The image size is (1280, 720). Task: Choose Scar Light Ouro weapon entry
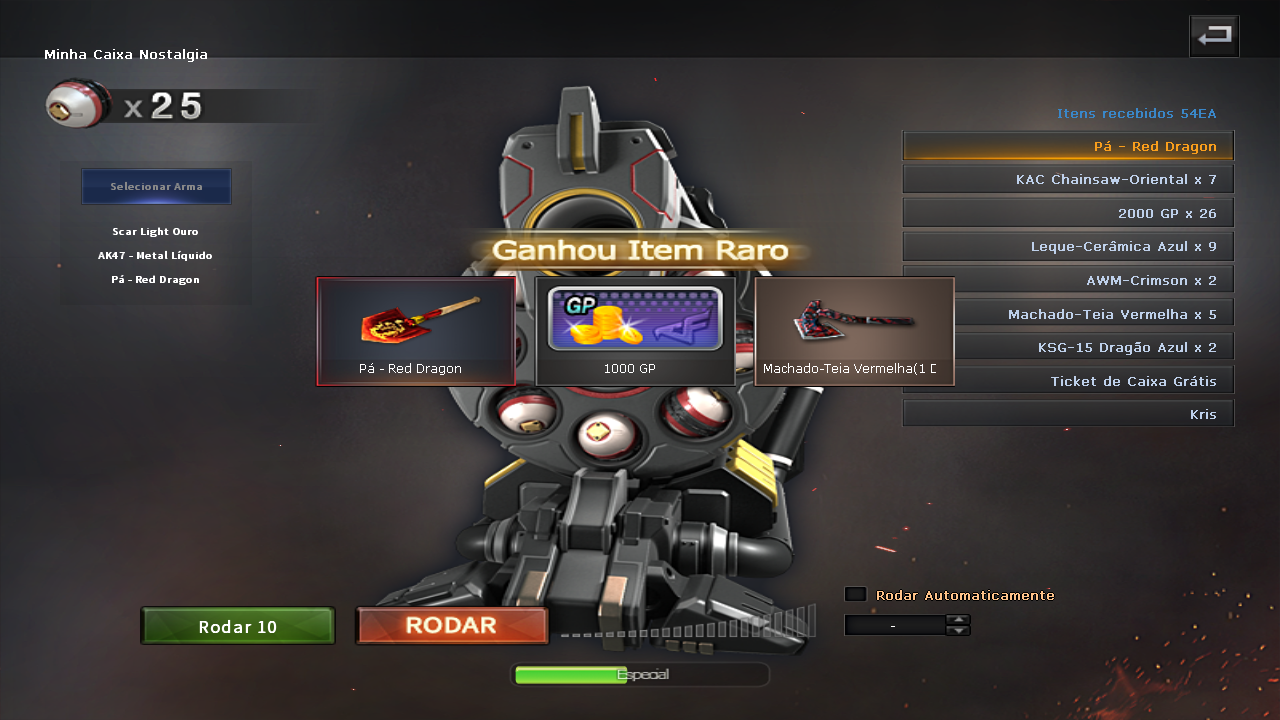tap(155, 232)
